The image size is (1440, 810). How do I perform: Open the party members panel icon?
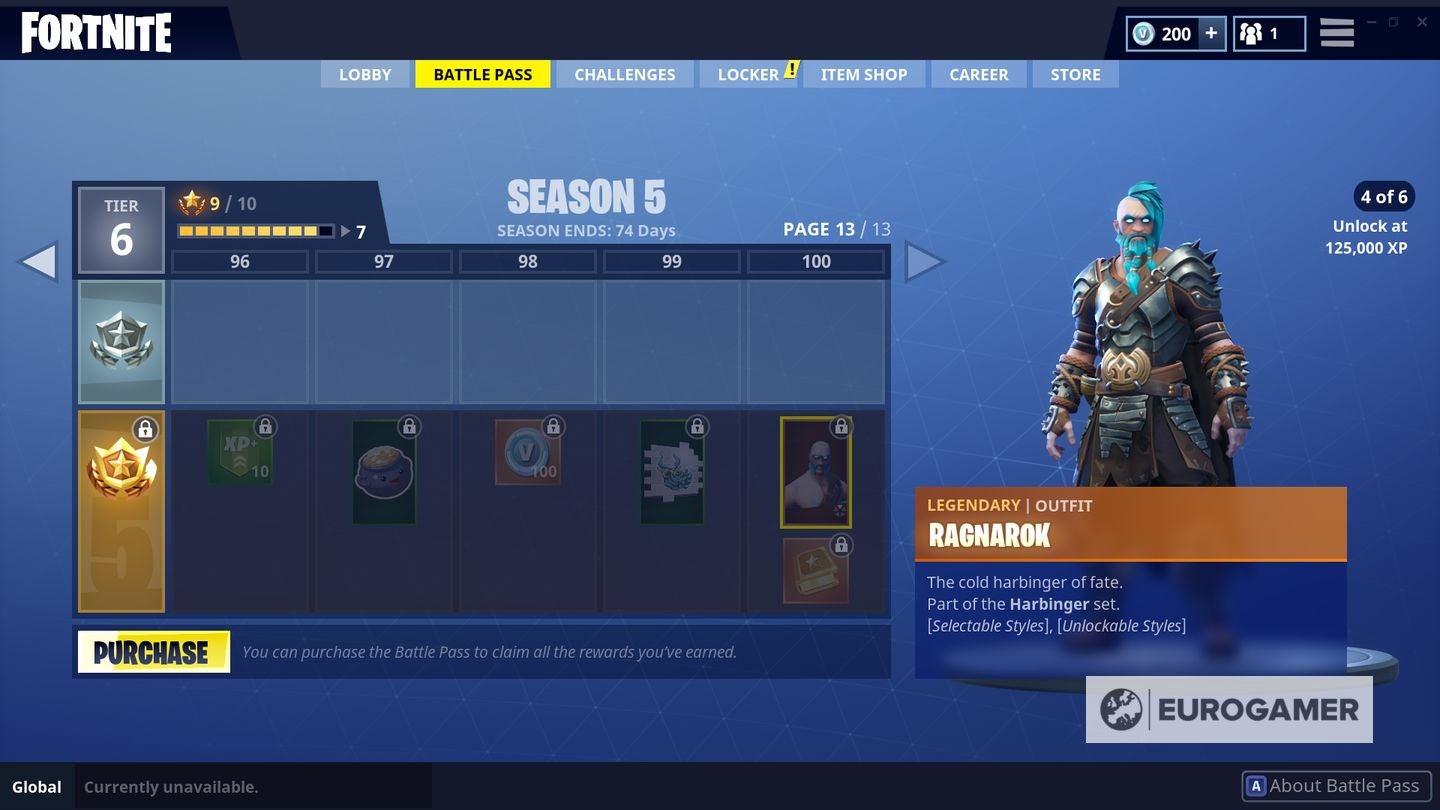(1253, 32)
